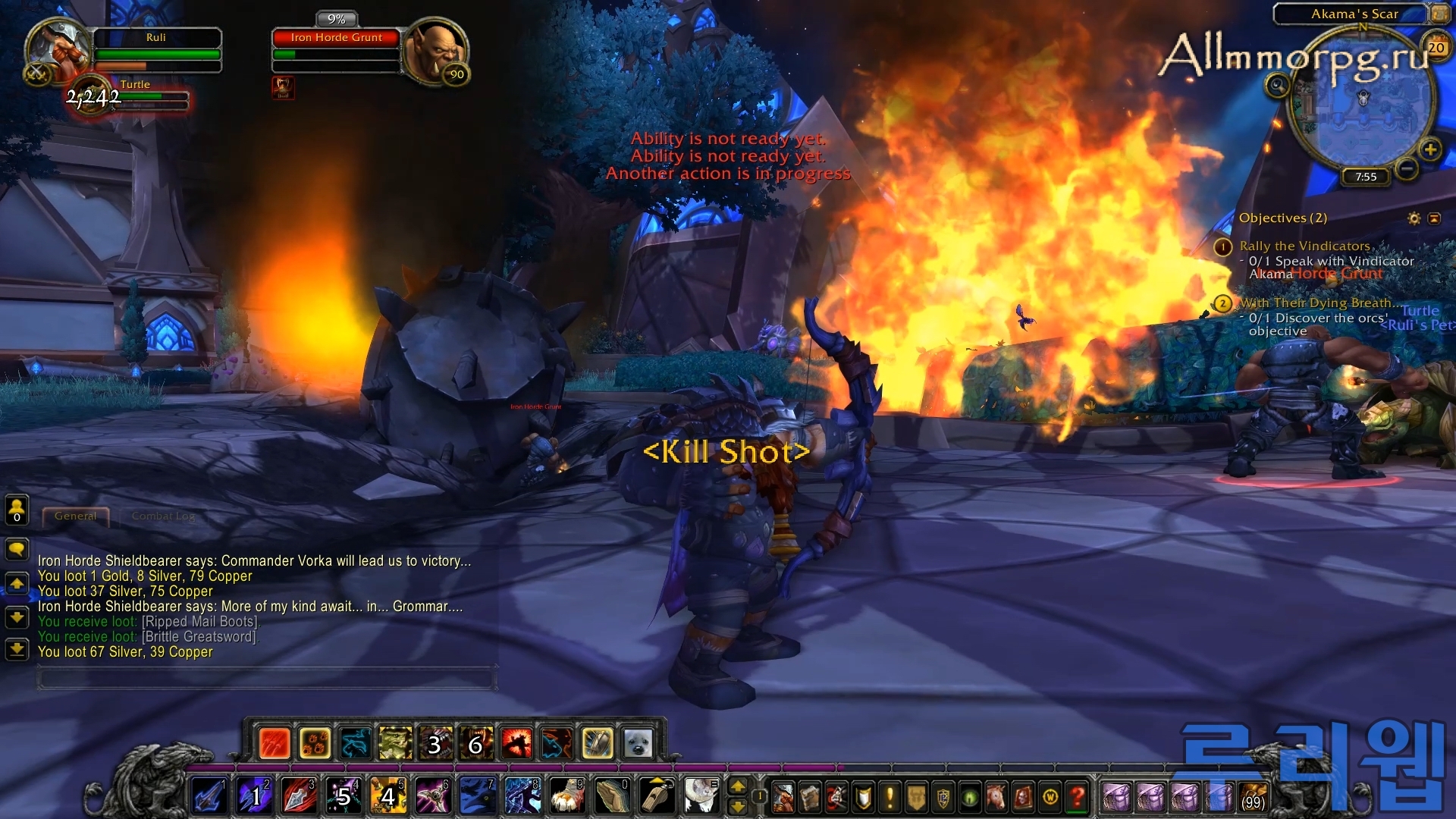This screenshot has height=819, width=1456.
Task: Select the Rally the Vindicators quest
Action: (1304, 246)
